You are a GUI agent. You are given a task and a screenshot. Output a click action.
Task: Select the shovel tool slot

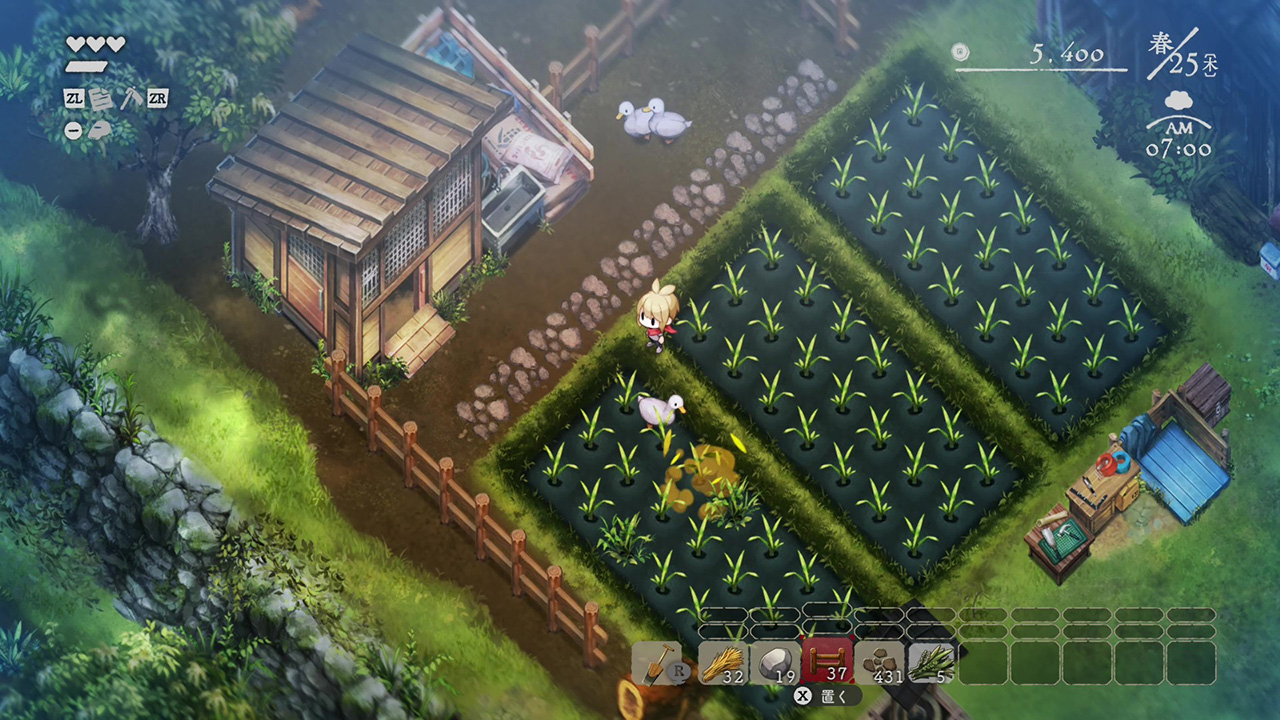(657, 663)
